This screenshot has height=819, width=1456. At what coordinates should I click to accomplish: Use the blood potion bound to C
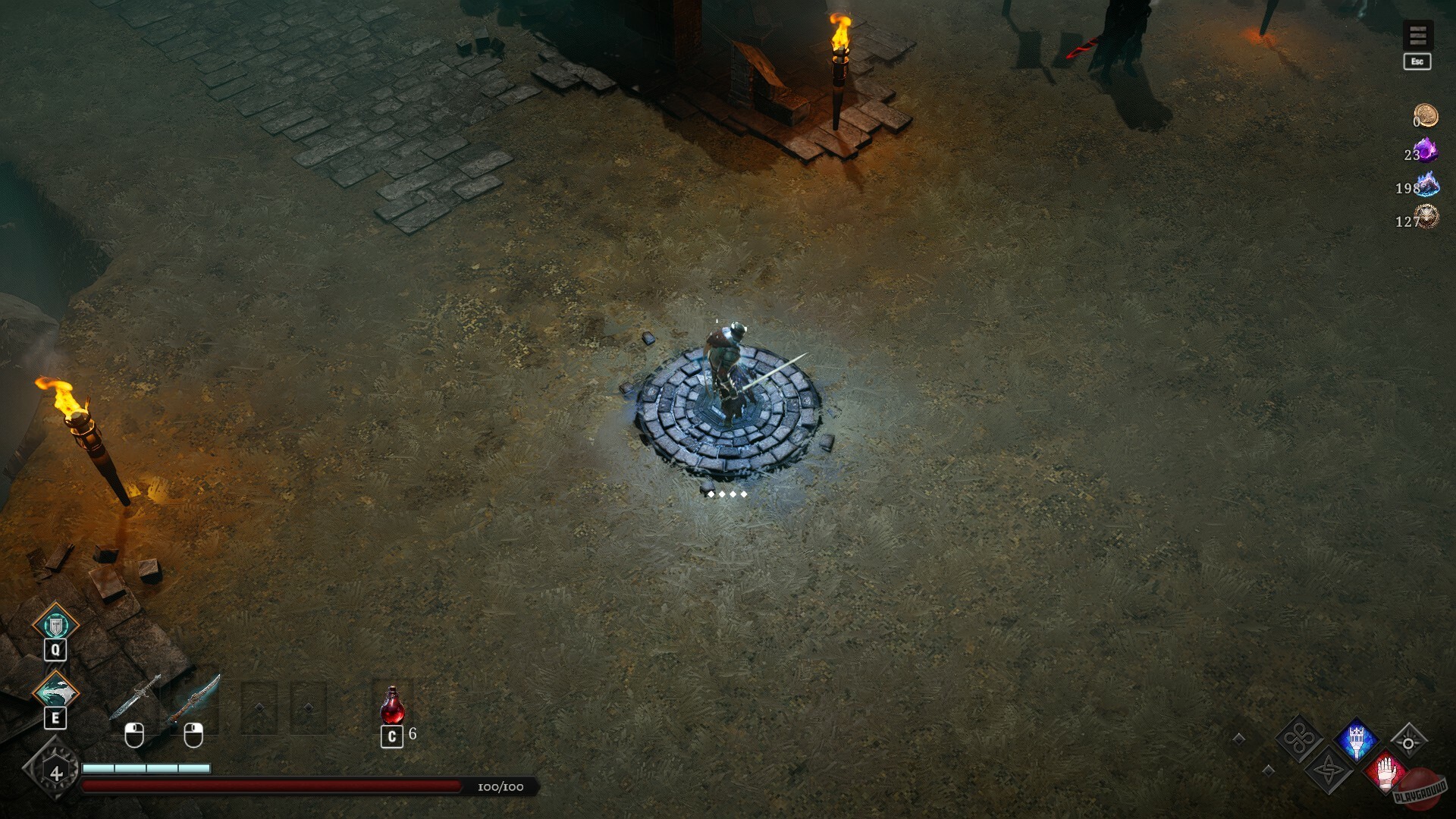(x=393, y=705)
